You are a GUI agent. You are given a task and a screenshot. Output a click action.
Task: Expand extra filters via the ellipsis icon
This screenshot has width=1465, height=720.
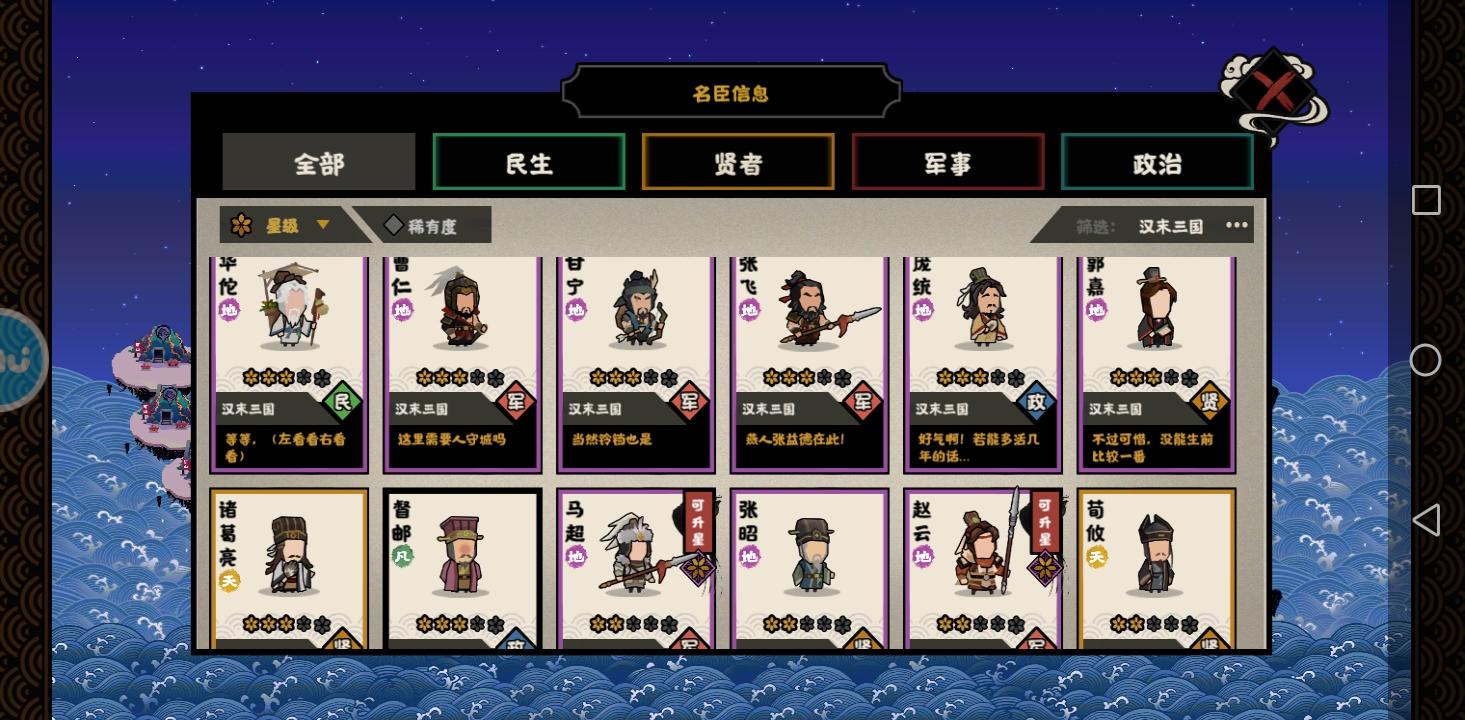1236,225
